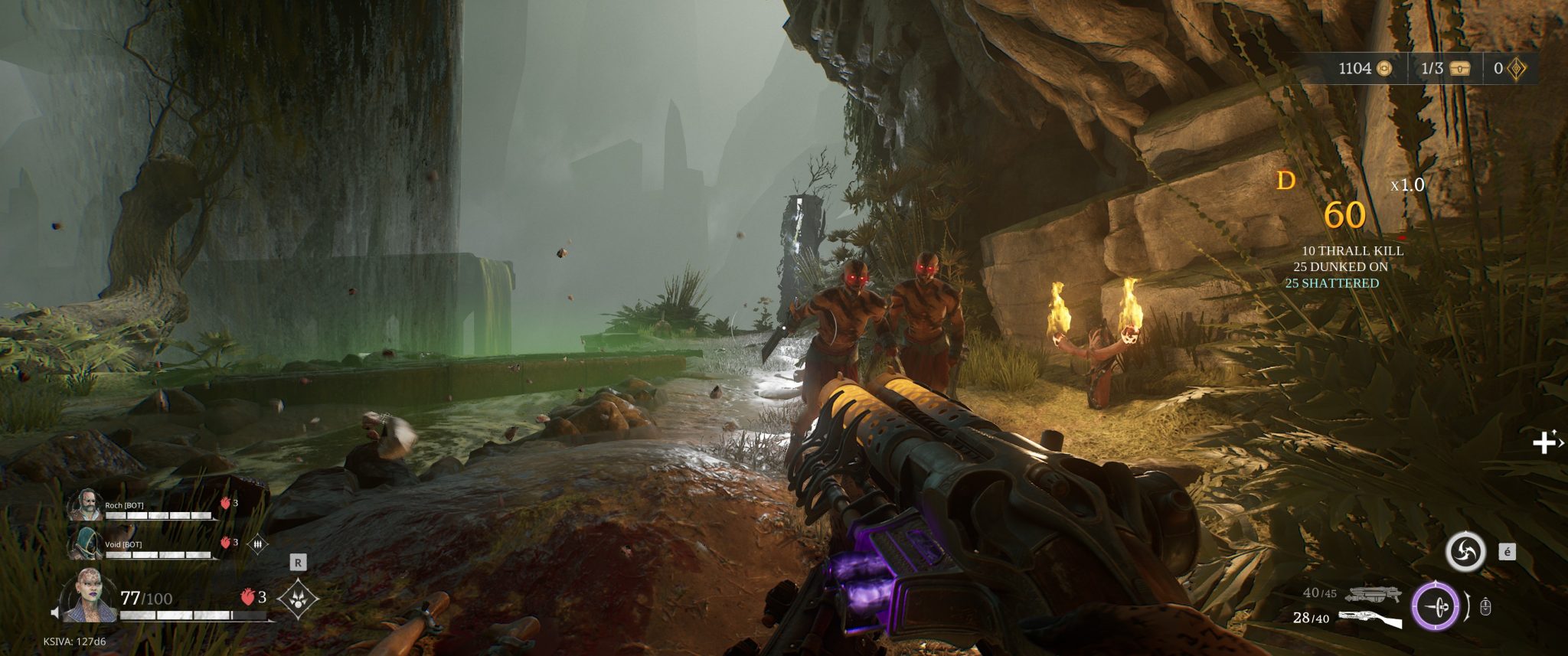Click the gold coin currency icon
1568x656 pixels.
click(x=1383, y=69)
